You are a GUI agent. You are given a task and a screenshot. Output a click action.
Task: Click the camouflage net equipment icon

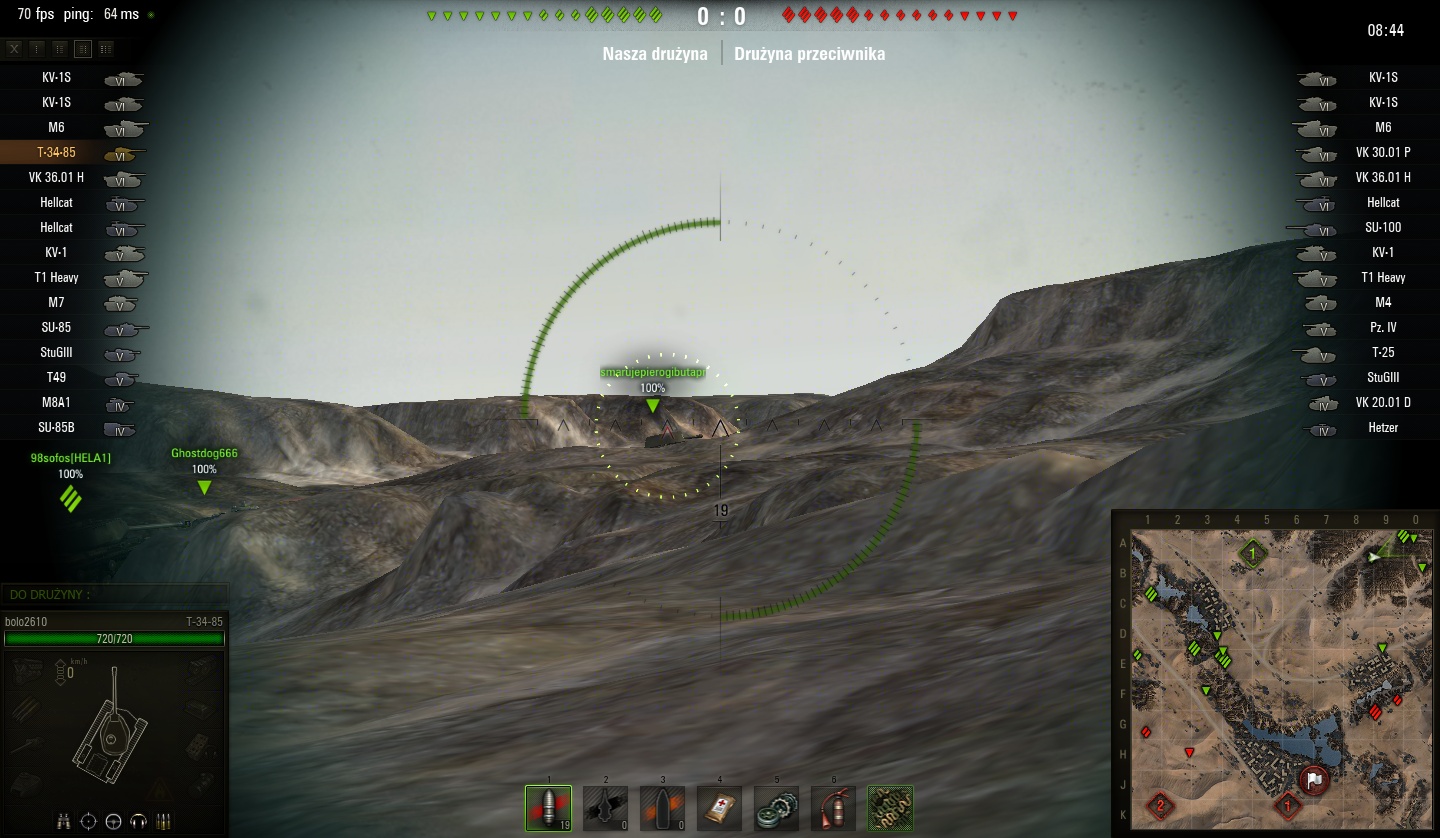pos(890,808)
